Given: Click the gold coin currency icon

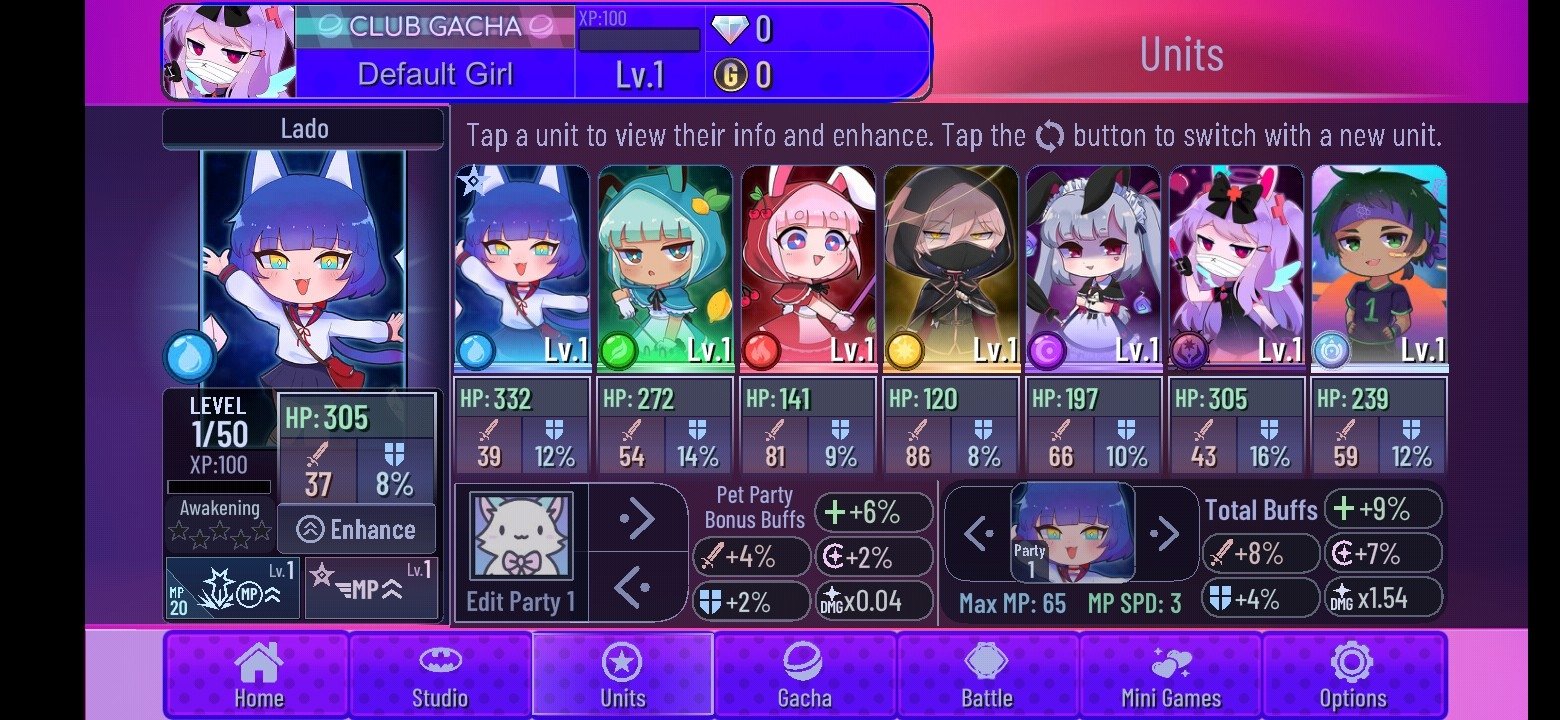Looking at the screenshot, I should pos(731,73).
